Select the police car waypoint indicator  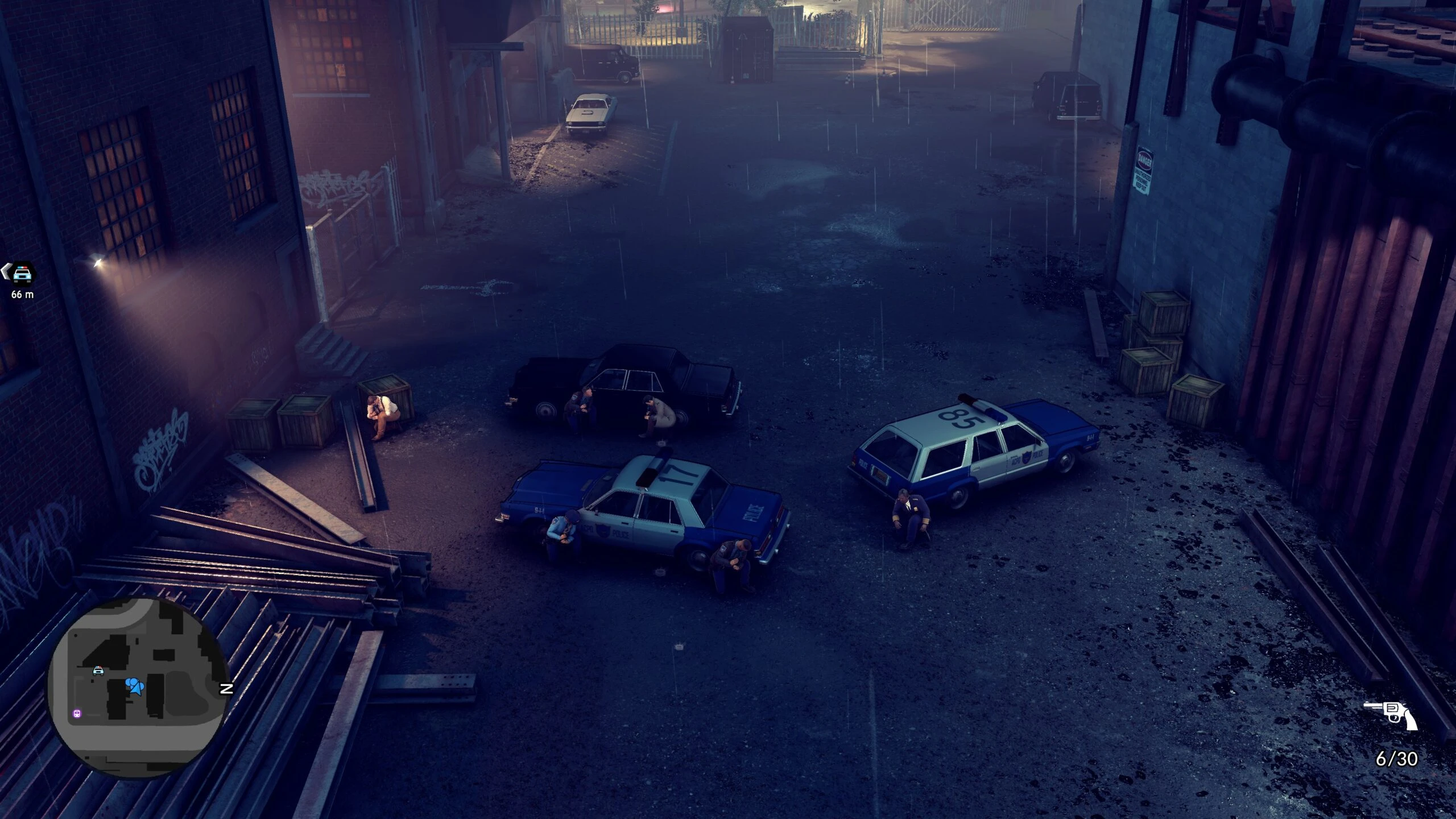pyautogui.click(x=22, y=274)
